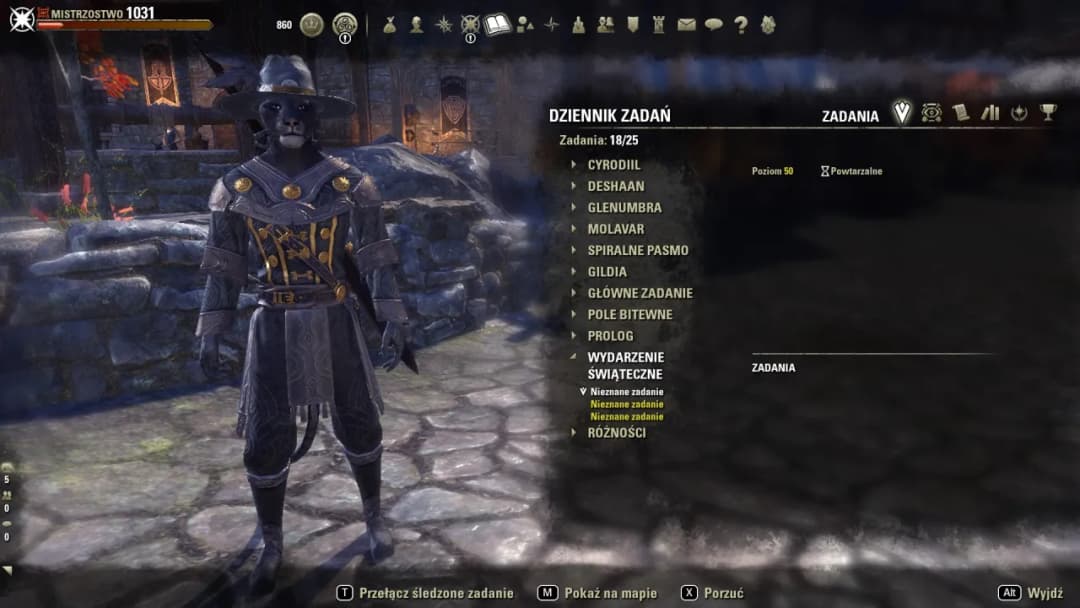This screenshot has height=608, width=1080.
Task: Open the GILDIA quest category
Action: coord(607,271)
